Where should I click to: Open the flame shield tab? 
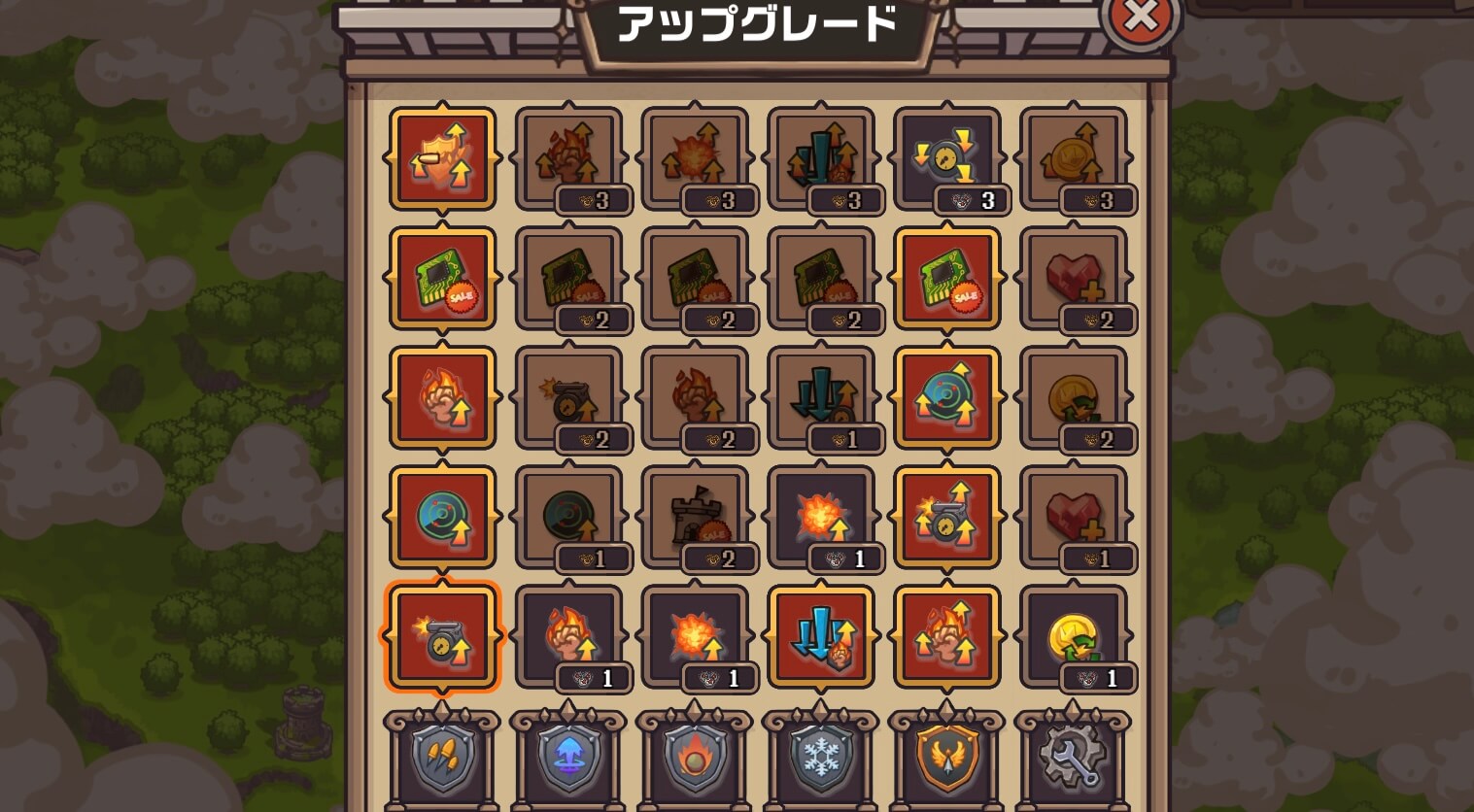click(695, 762)
